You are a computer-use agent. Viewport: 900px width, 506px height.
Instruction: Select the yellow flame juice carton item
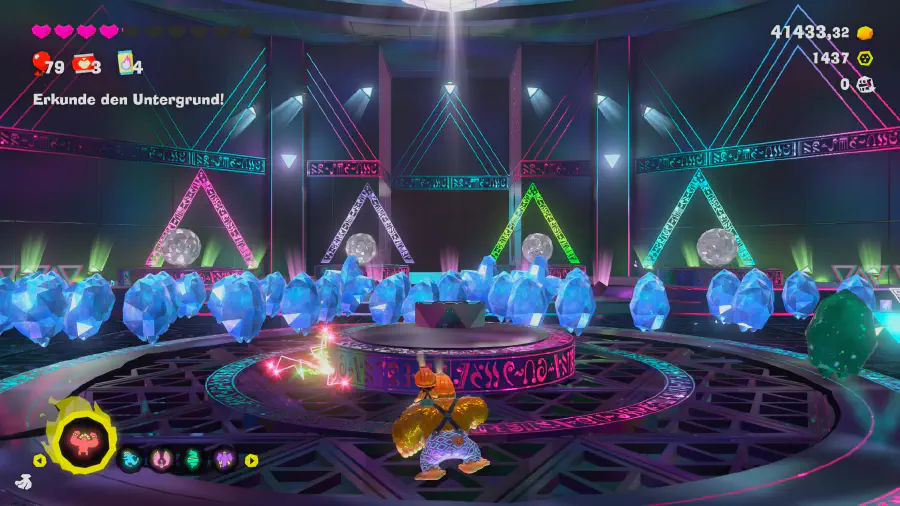click(126, 66)
